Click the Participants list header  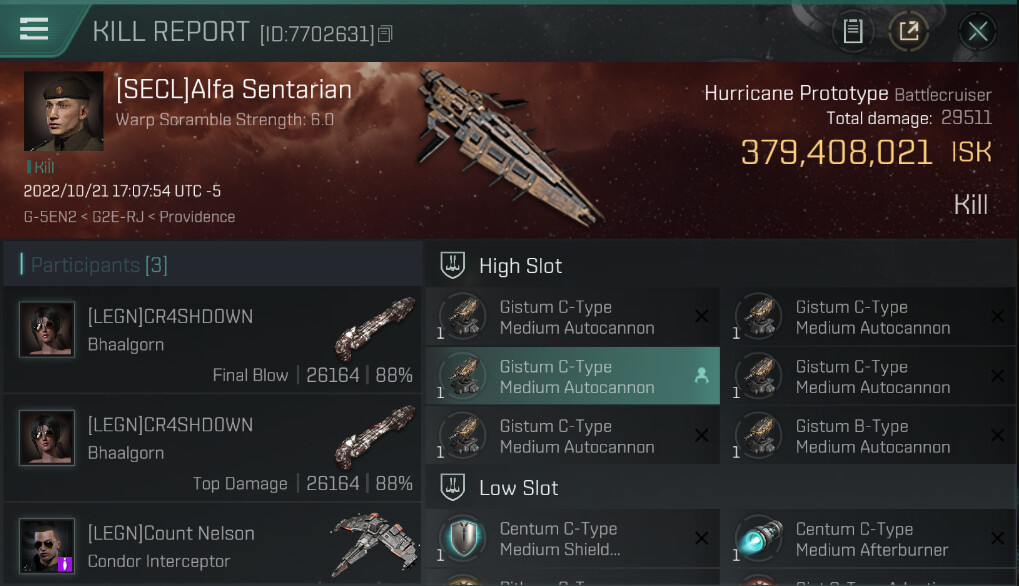click(x=100, y=265)
